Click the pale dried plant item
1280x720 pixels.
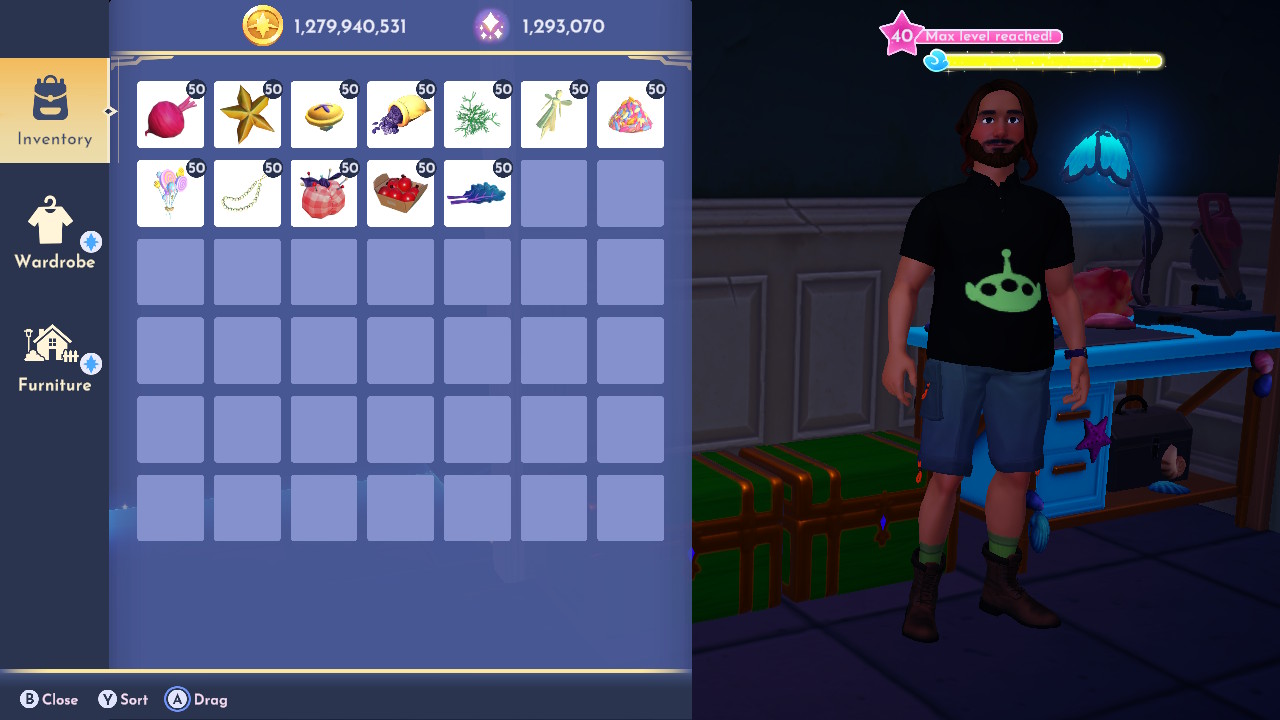coord(553,115)
